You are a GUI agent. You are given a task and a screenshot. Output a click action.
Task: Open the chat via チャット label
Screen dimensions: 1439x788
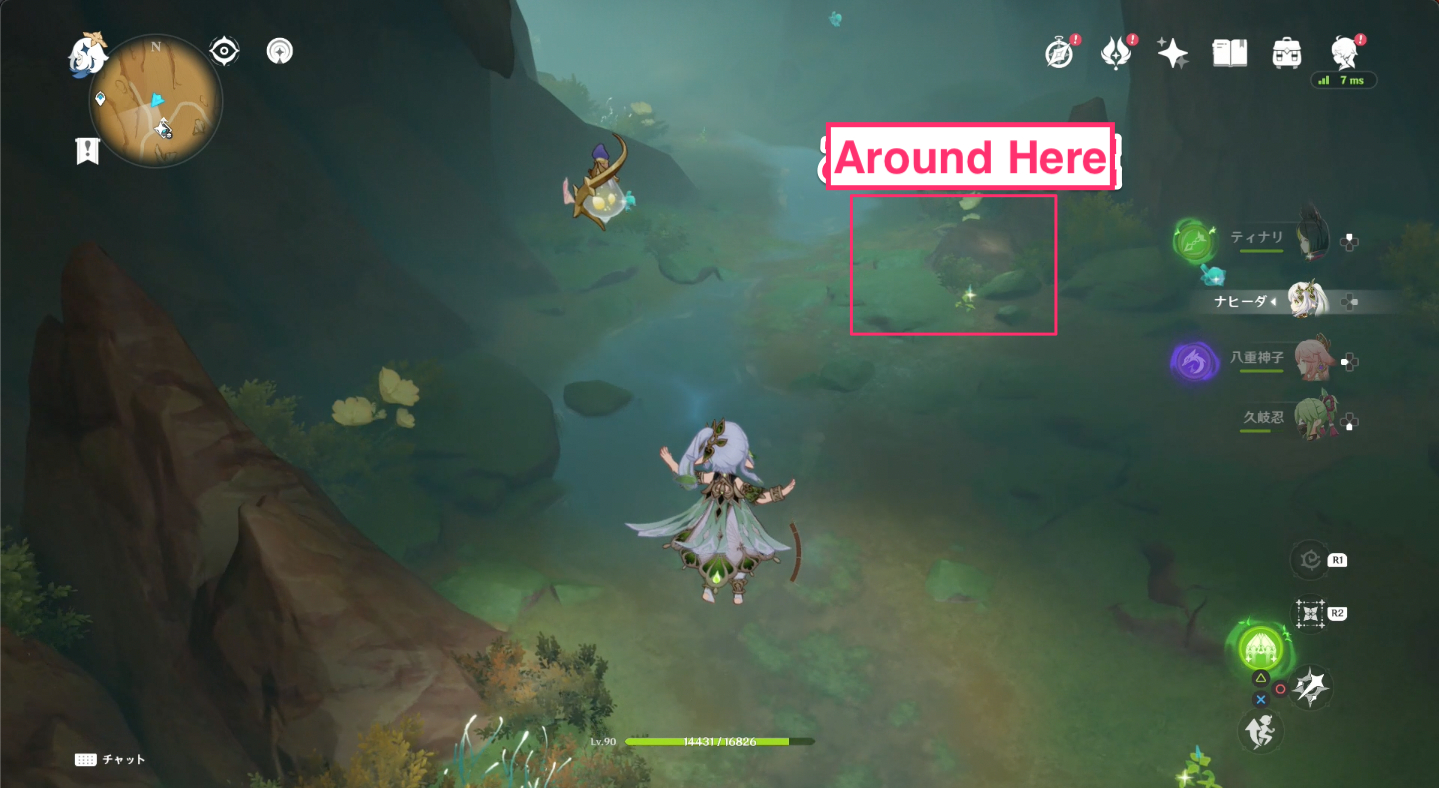[x=113, y=760]
